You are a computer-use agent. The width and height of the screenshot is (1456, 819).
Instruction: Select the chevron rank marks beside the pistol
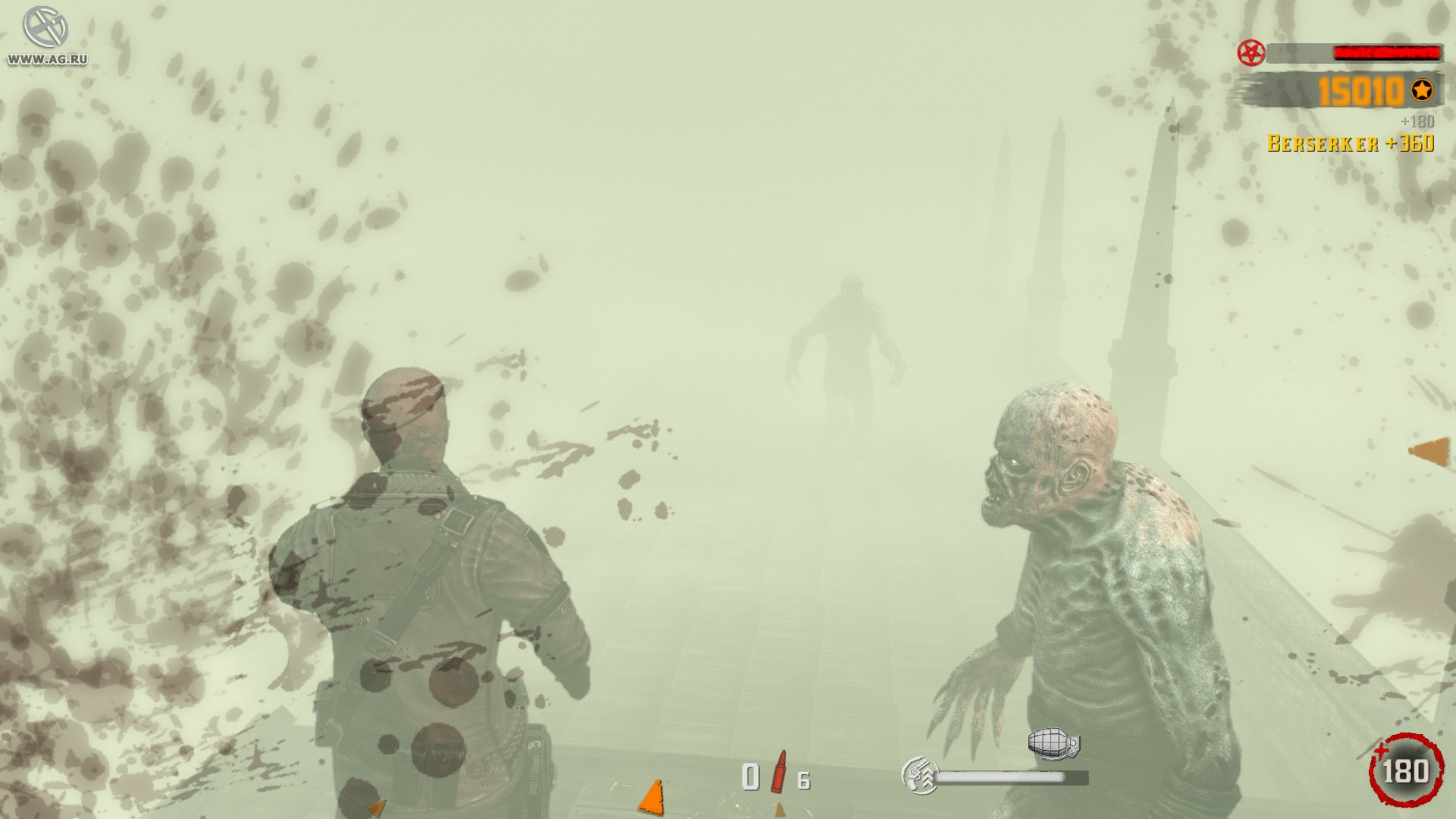[930, 778]
